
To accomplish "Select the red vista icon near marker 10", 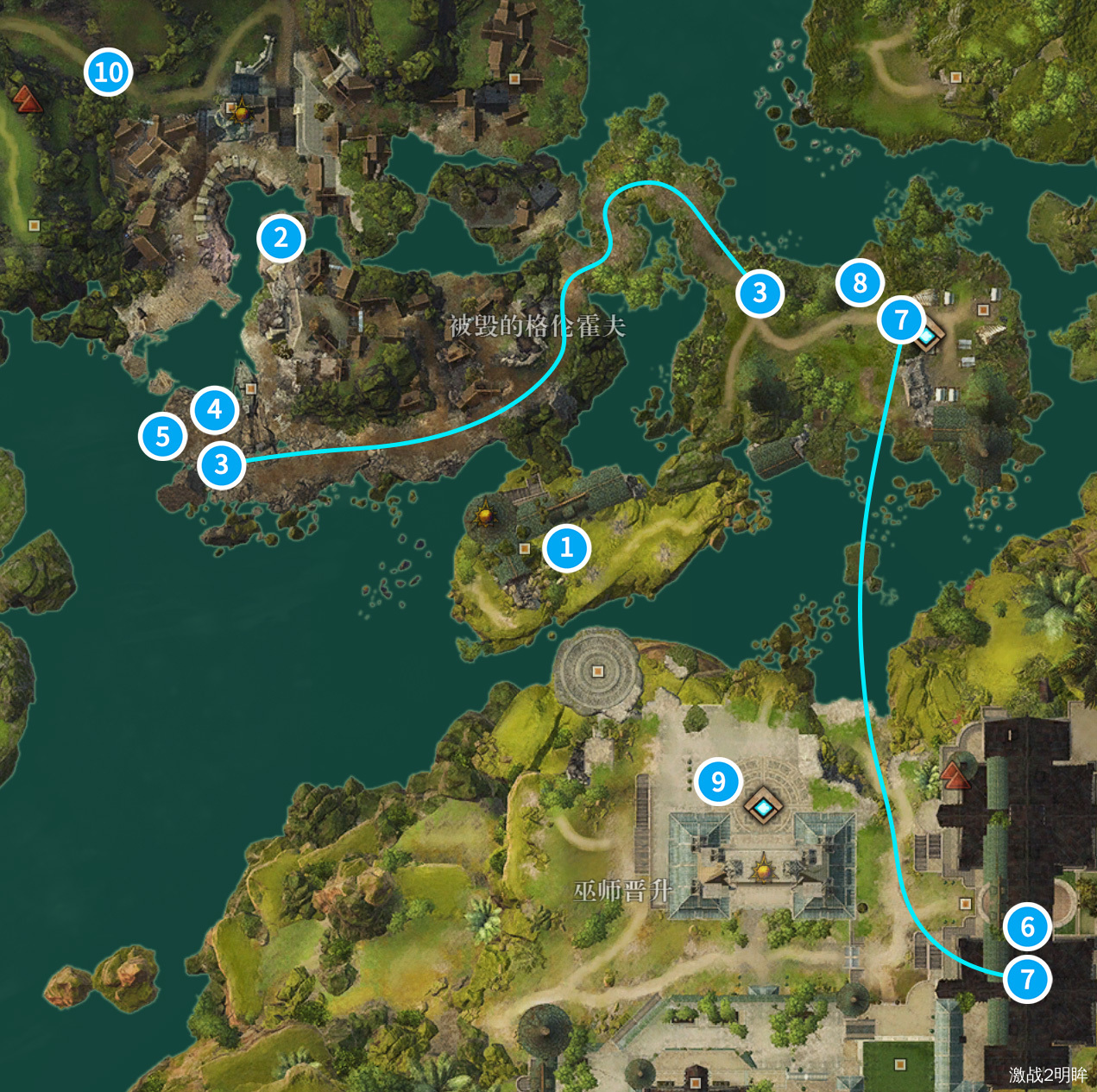I will [28, 99].
